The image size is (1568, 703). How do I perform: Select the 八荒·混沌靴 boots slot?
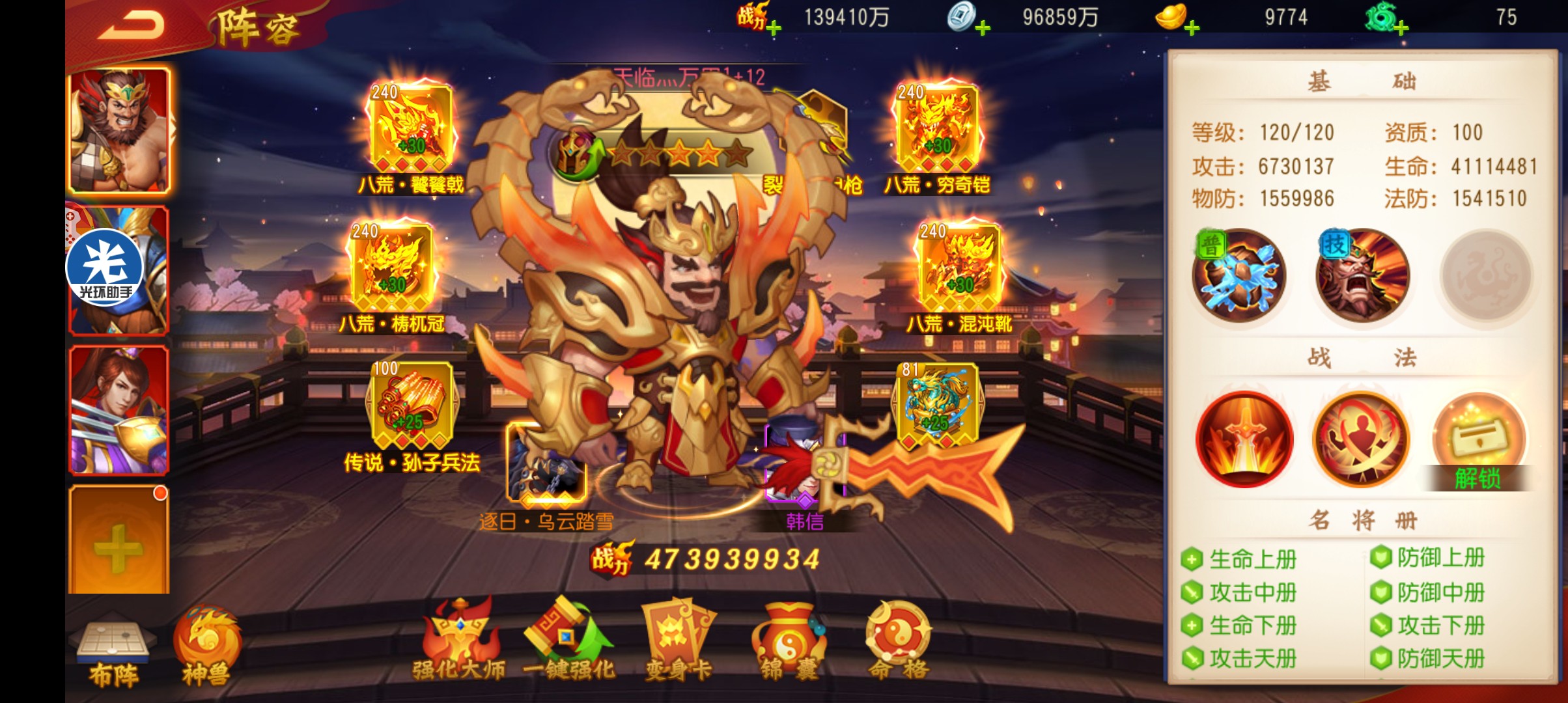click(959, 267)
